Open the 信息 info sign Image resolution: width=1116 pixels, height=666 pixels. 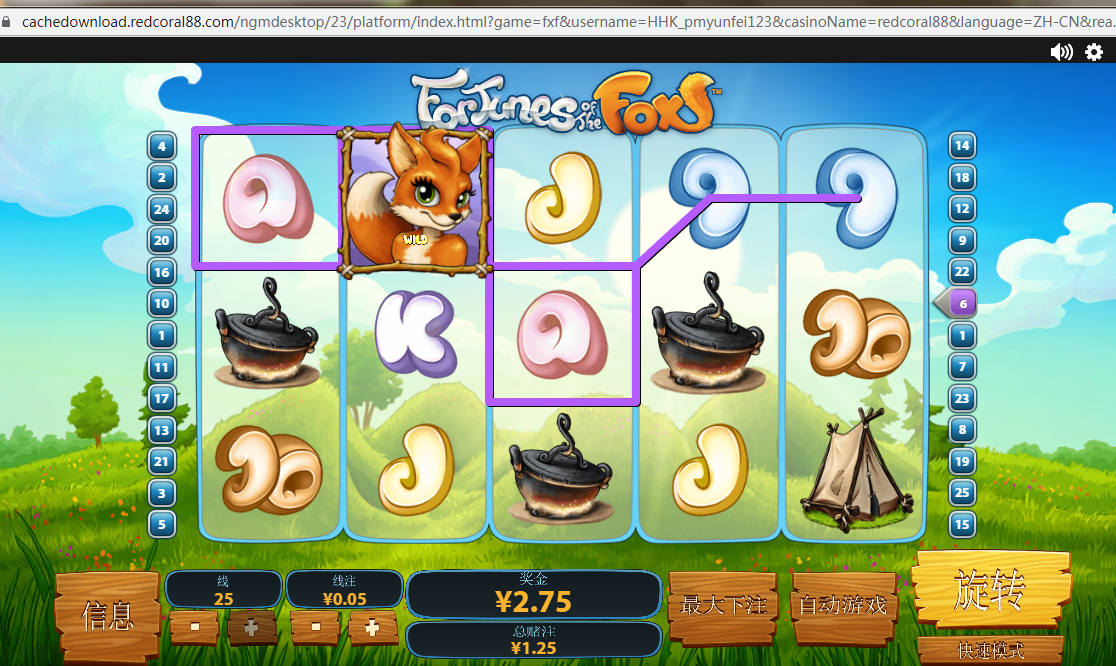coord(108,615)
